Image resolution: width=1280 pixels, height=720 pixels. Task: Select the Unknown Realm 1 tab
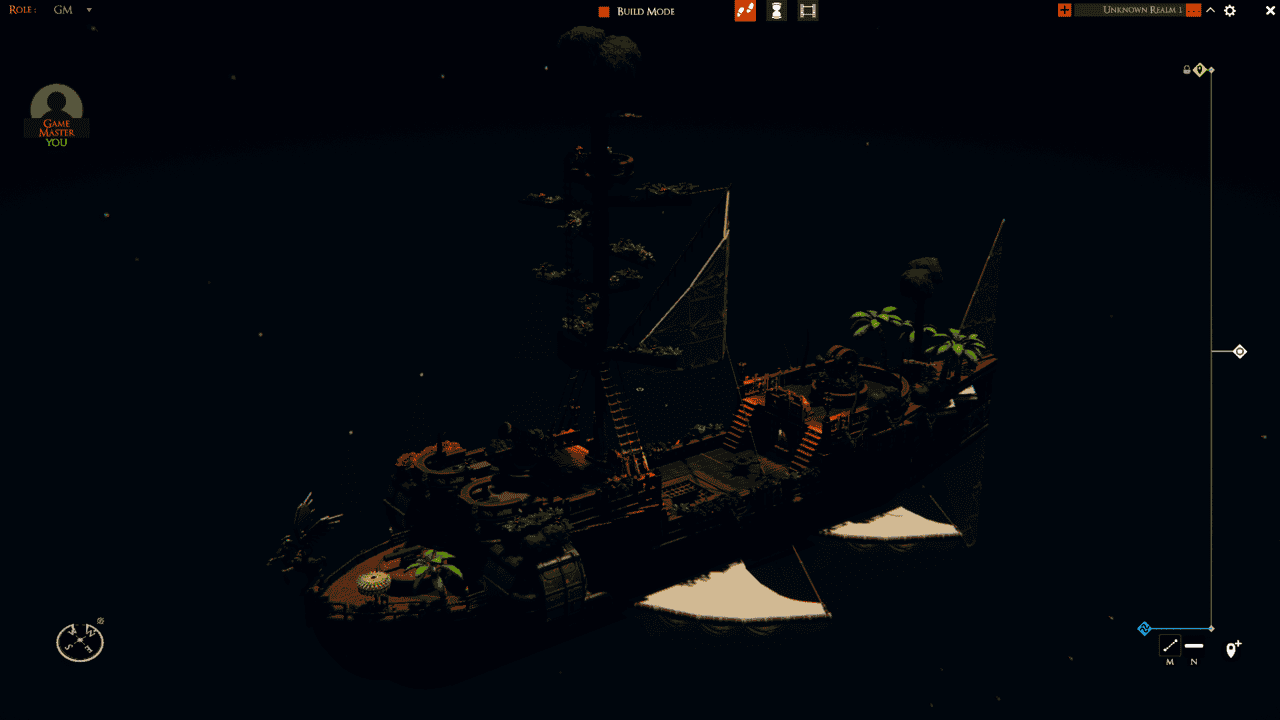[1141, 10]
